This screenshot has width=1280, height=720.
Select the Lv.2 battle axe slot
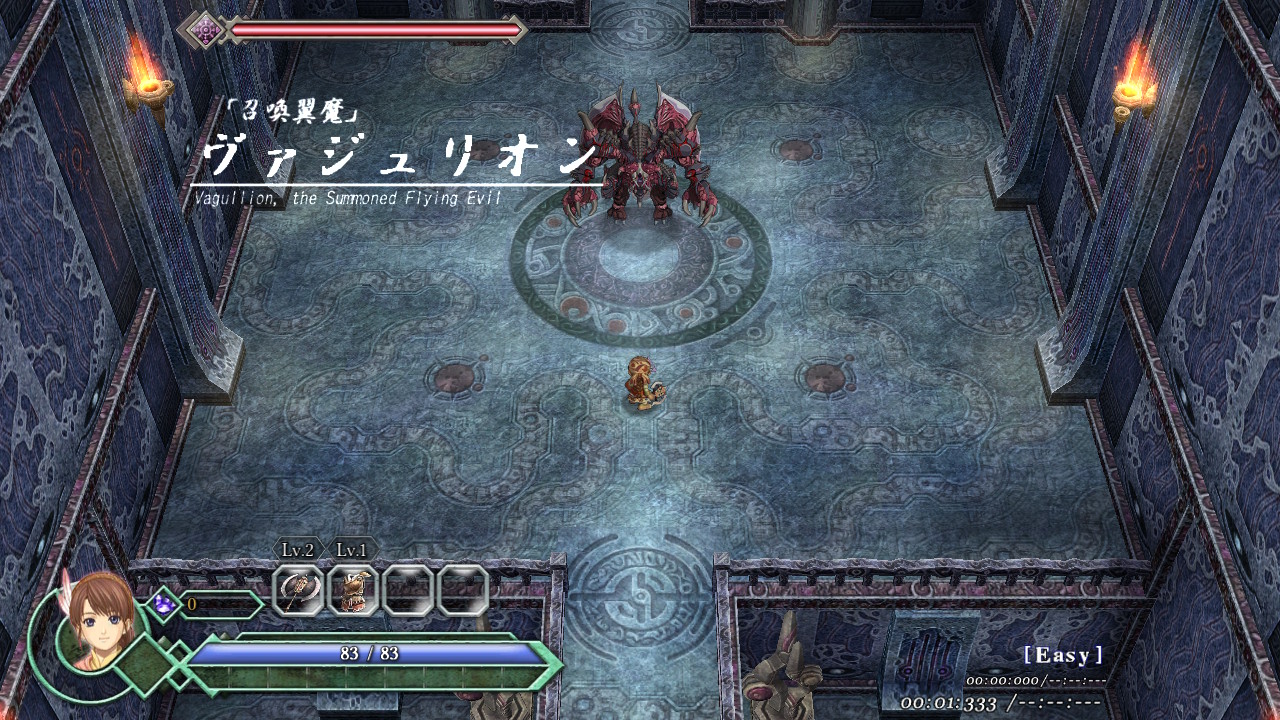298,590
